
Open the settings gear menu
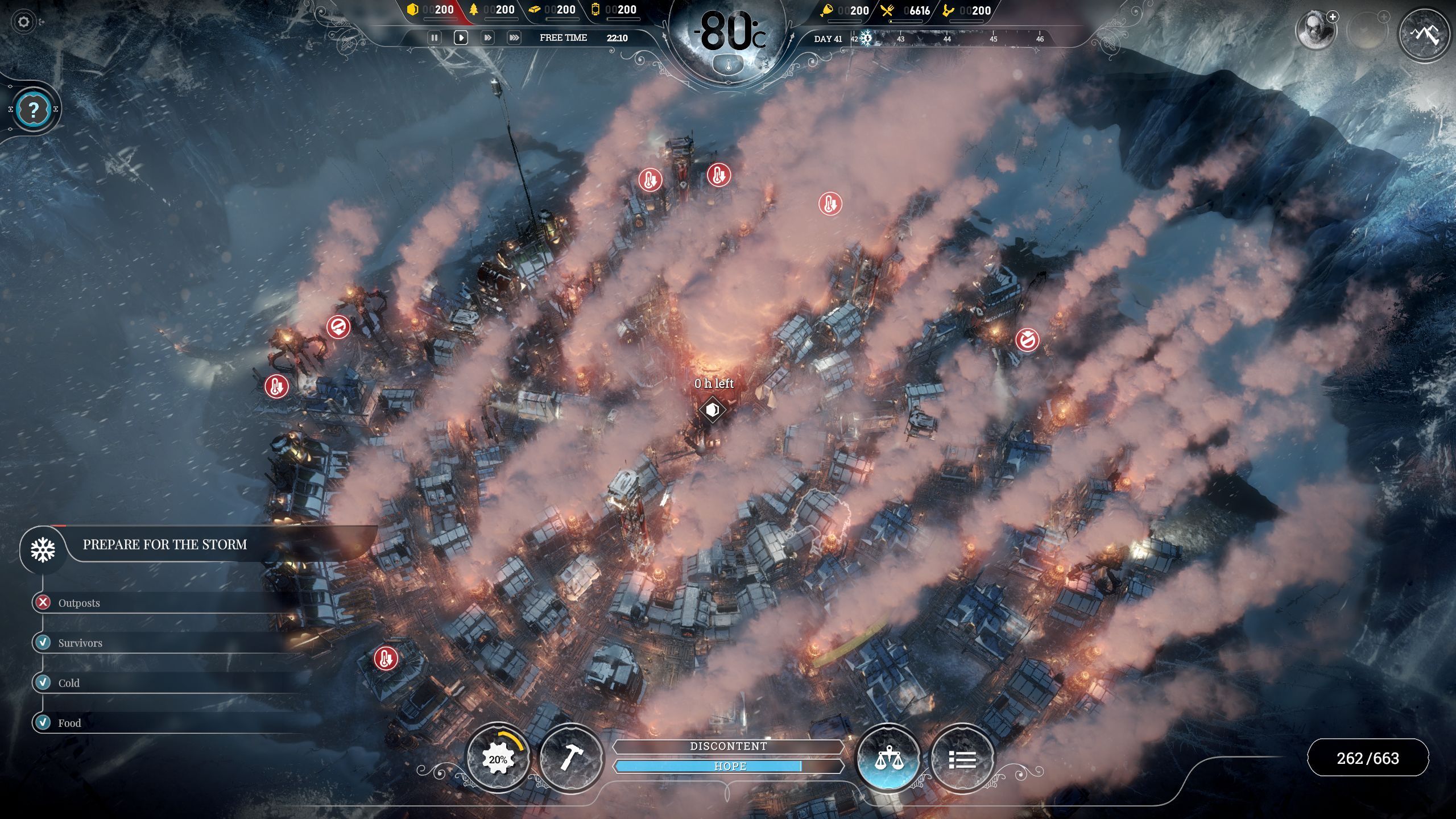point(23,22)
